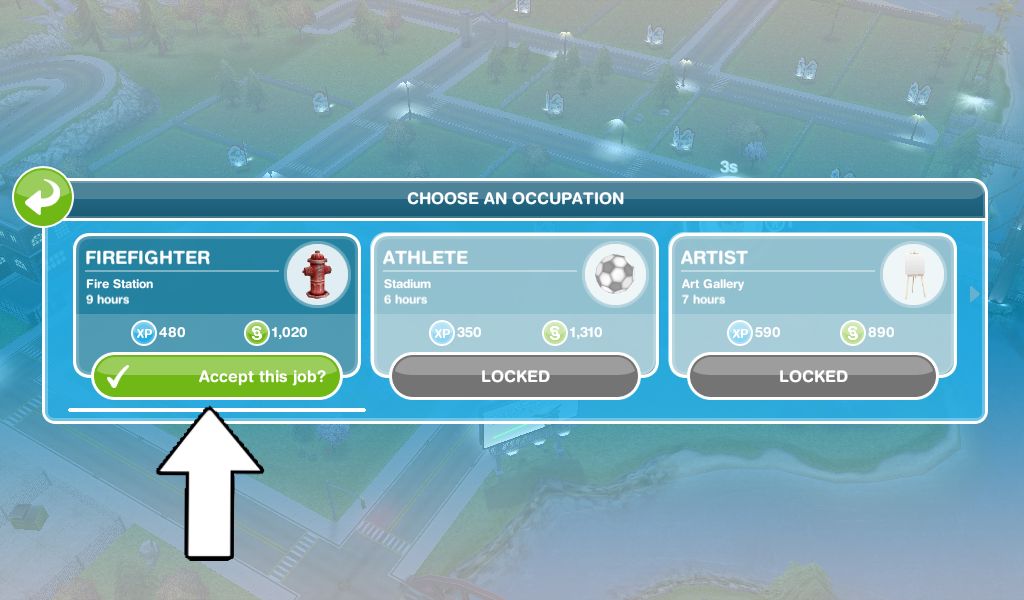Tap the soccer ball icon
Image resolution: width=1024 pixels, height=600 pixels.
point(614,274)
